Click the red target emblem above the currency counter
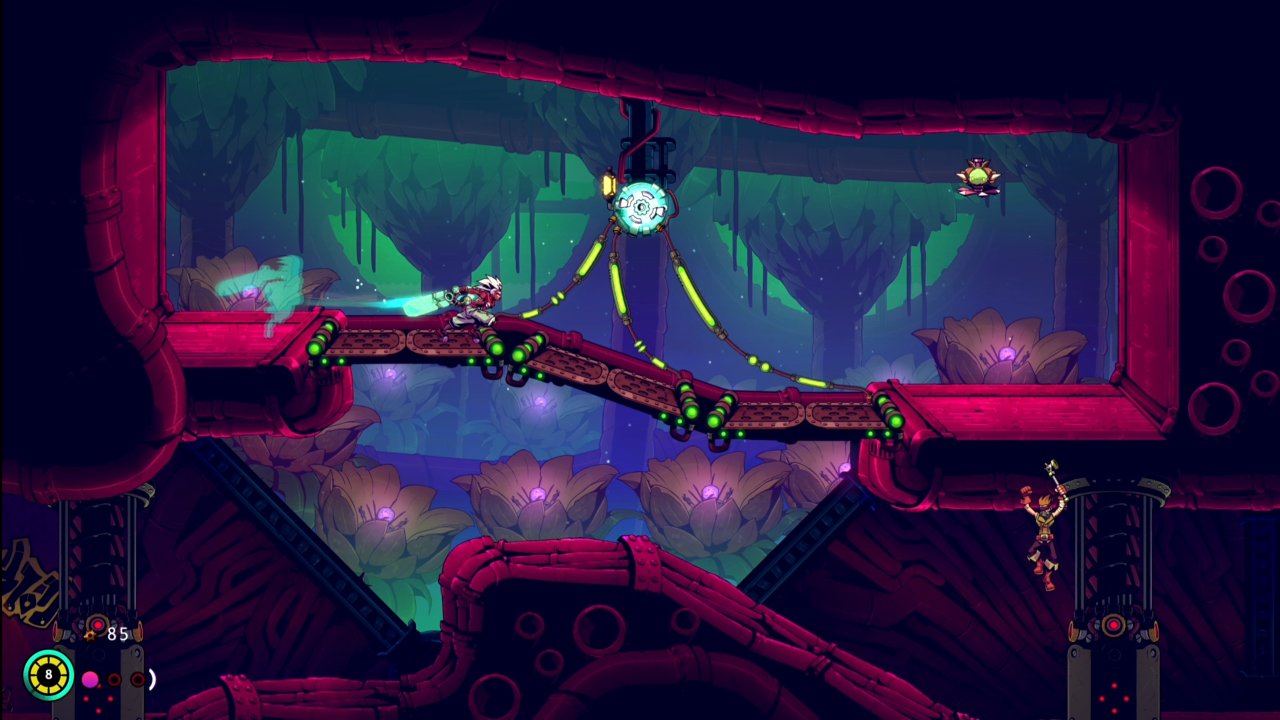The height and width of the screenshot is (720, 1280). (x=97, y=624)
